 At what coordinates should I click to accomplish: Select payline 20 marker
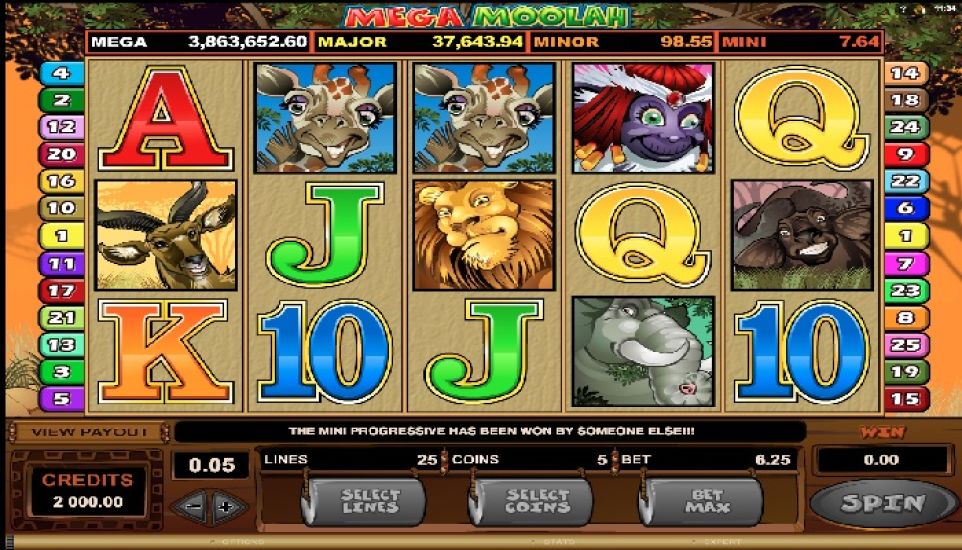[x=61, y=154]
